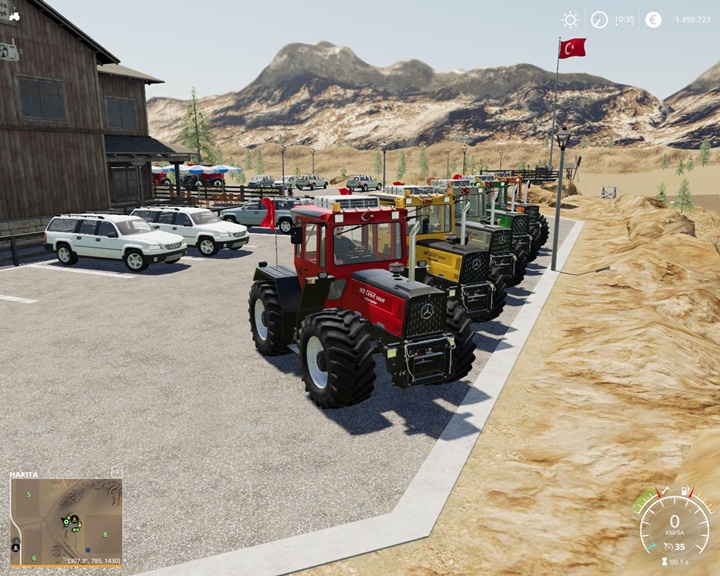The image size is (720, 576).
Task: Click the sun weather icon
Action: click(x=570, y=20)
